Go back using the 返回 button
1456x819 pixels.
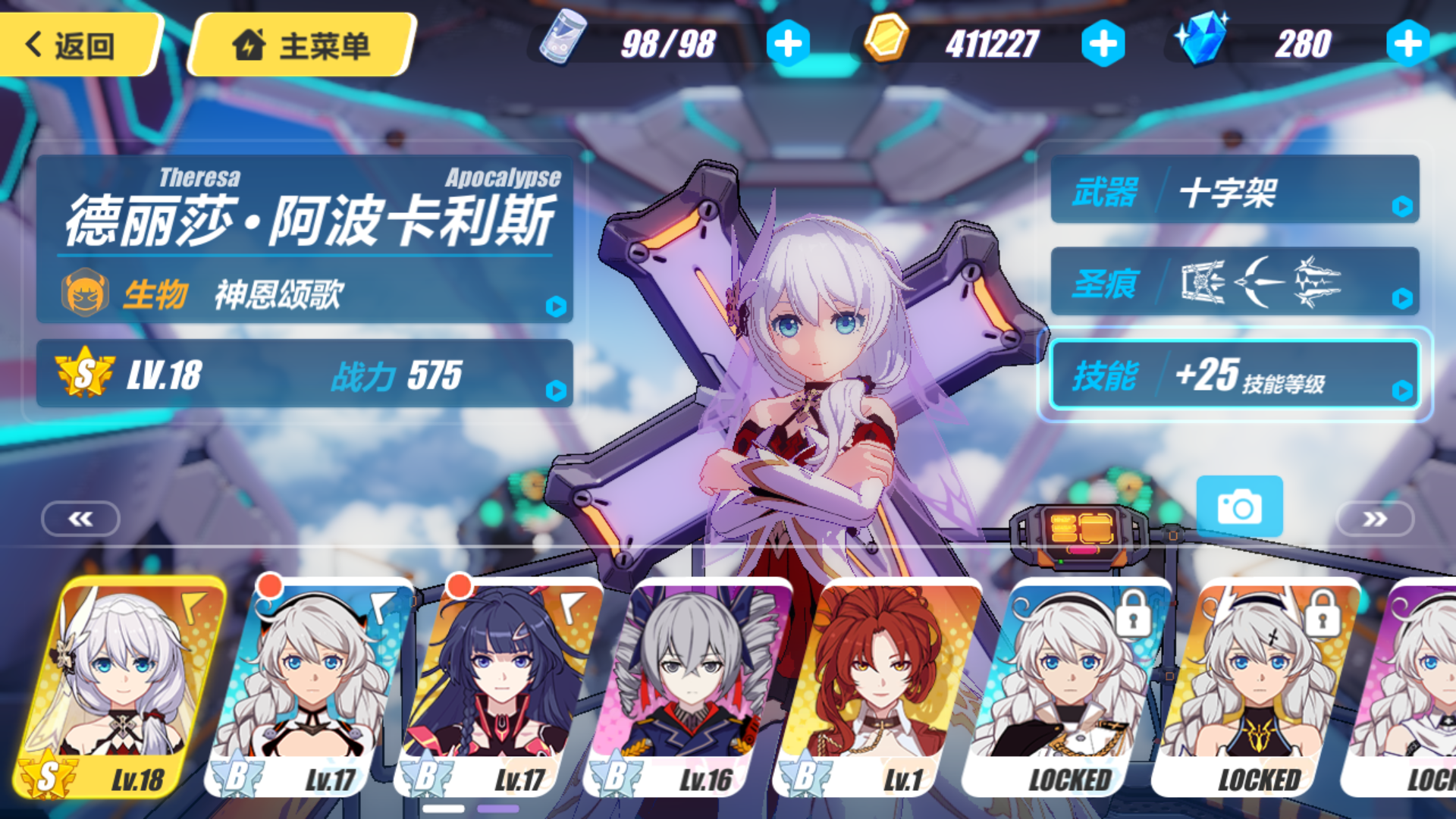(x=72, y=44)
